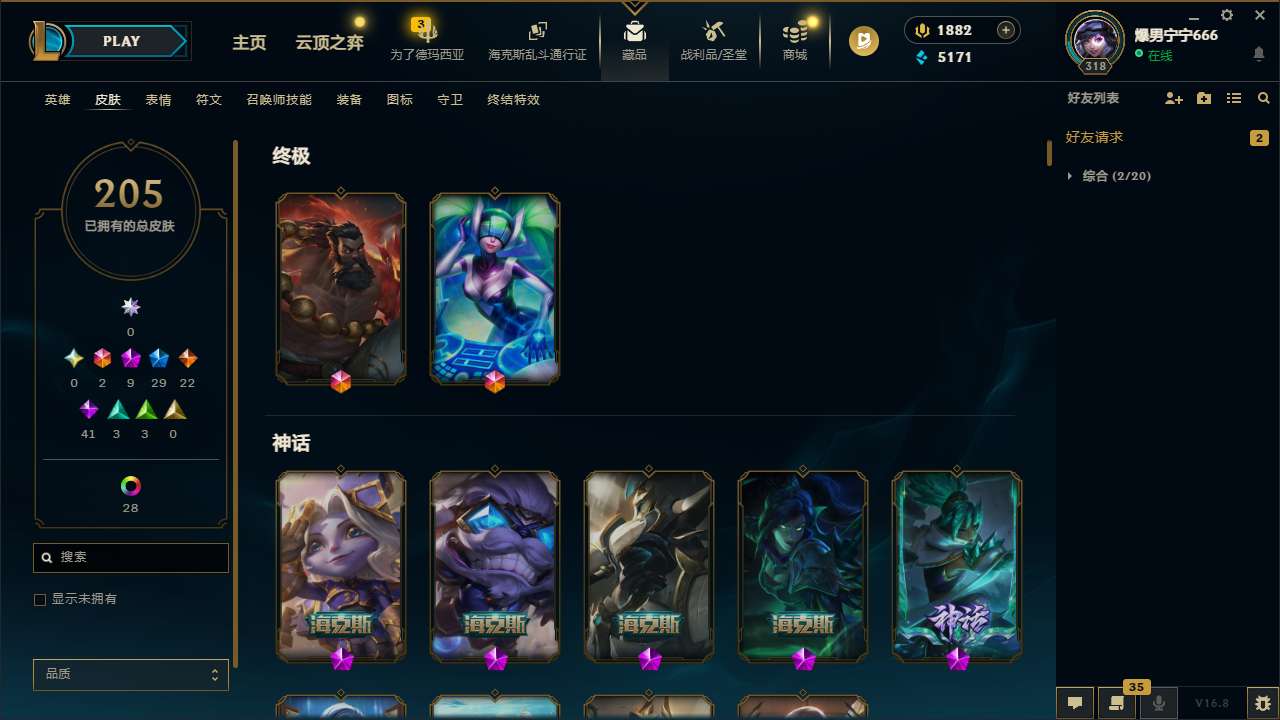Screen dimensions: 1280x720
Task: Click the PLAY button
Action: 121,41
